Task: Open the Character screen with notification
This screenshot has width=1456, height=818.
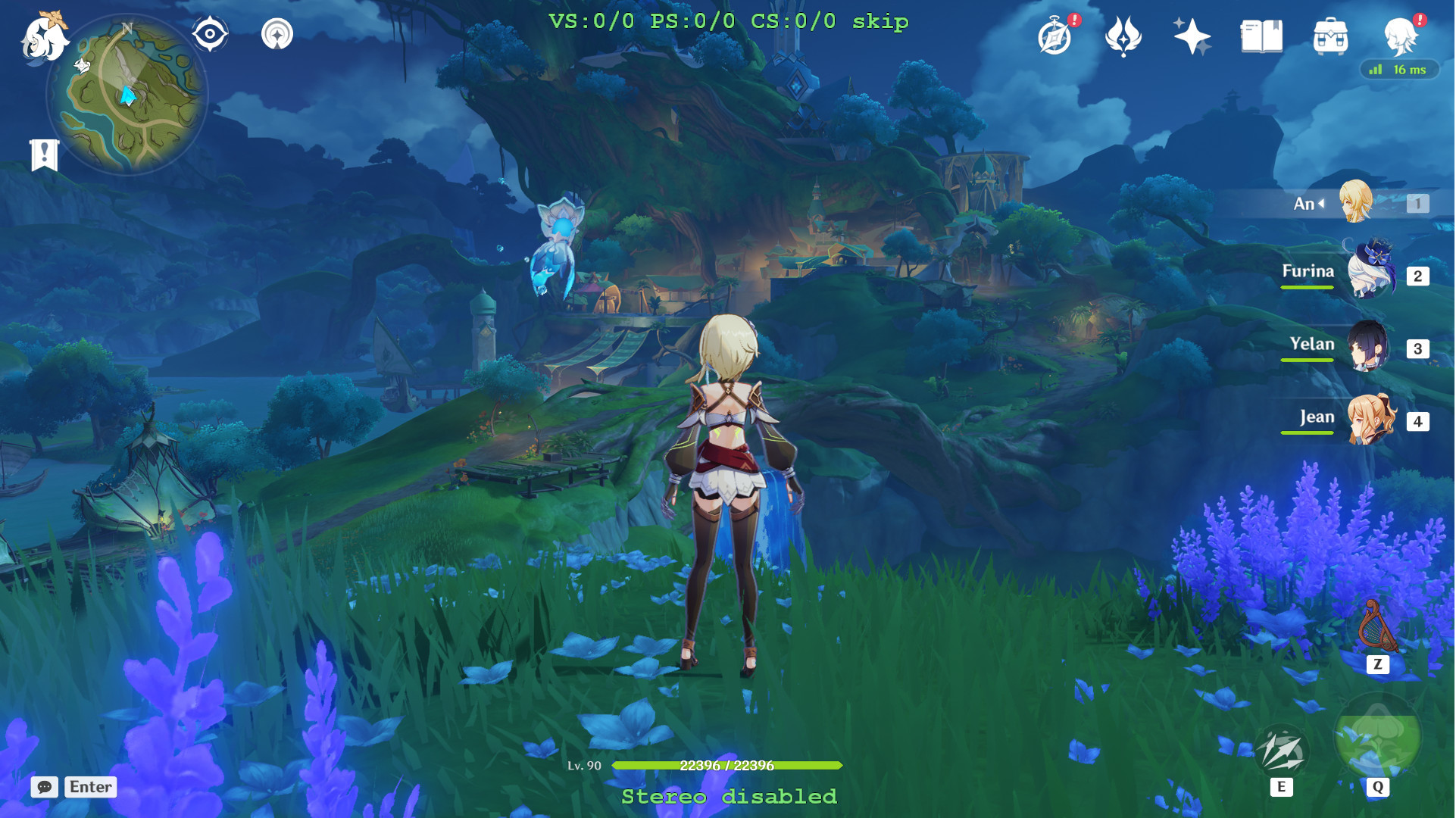Action: pos(1400,36)
